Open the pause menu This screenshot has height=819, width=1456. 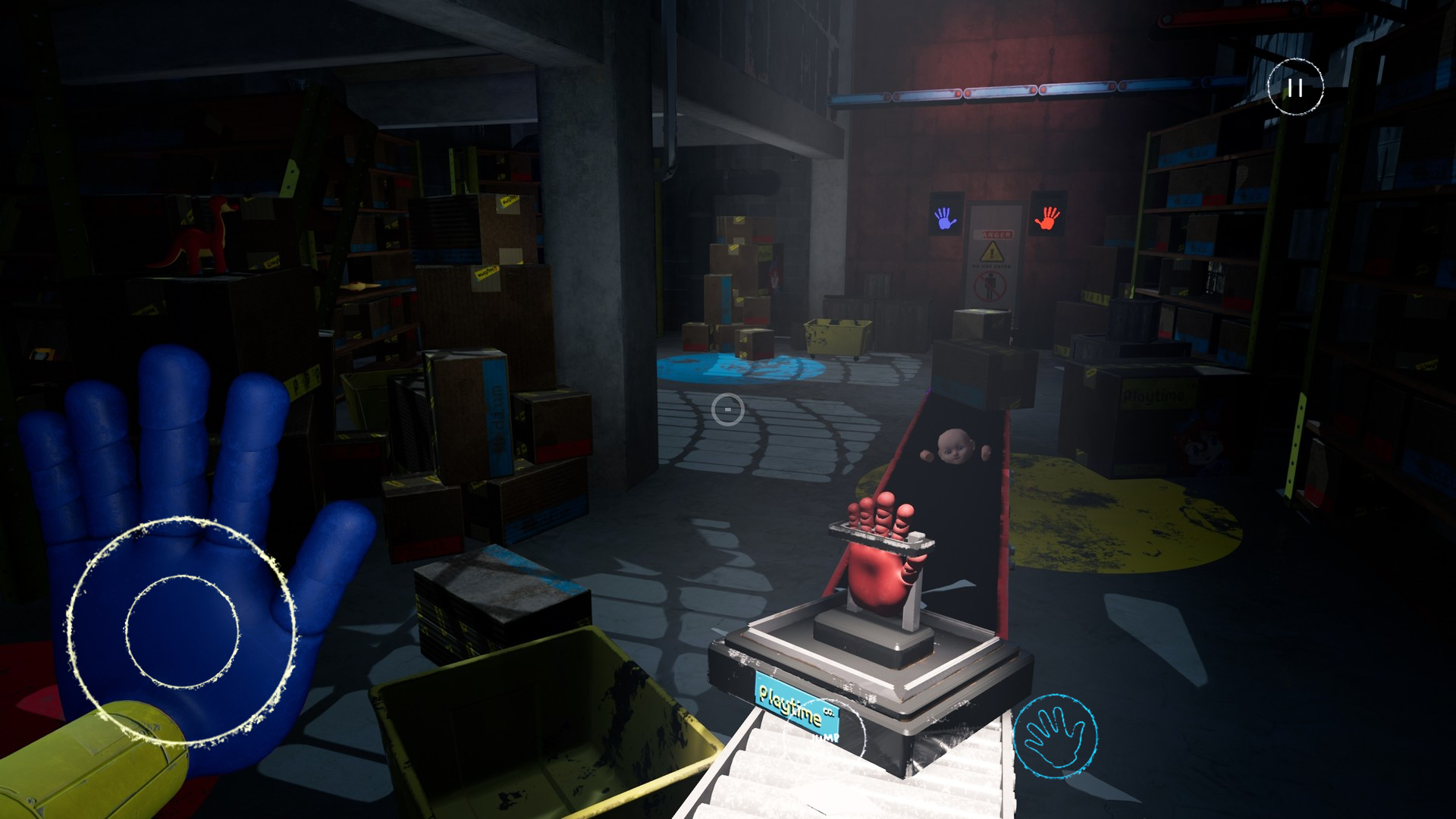tap(1295, 86)
